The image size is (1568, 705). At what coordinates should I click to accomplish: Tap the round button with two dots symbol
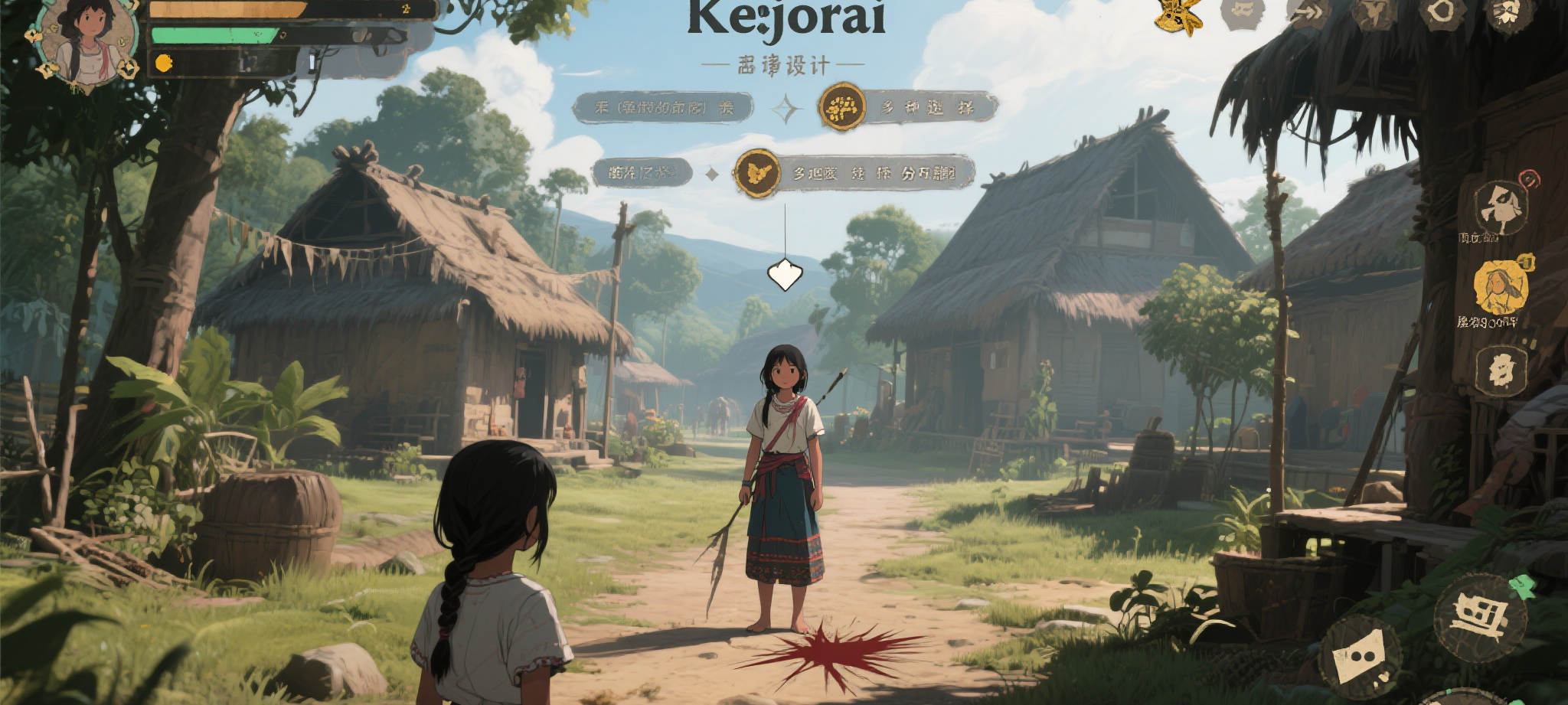click(x=1361, y=657)
